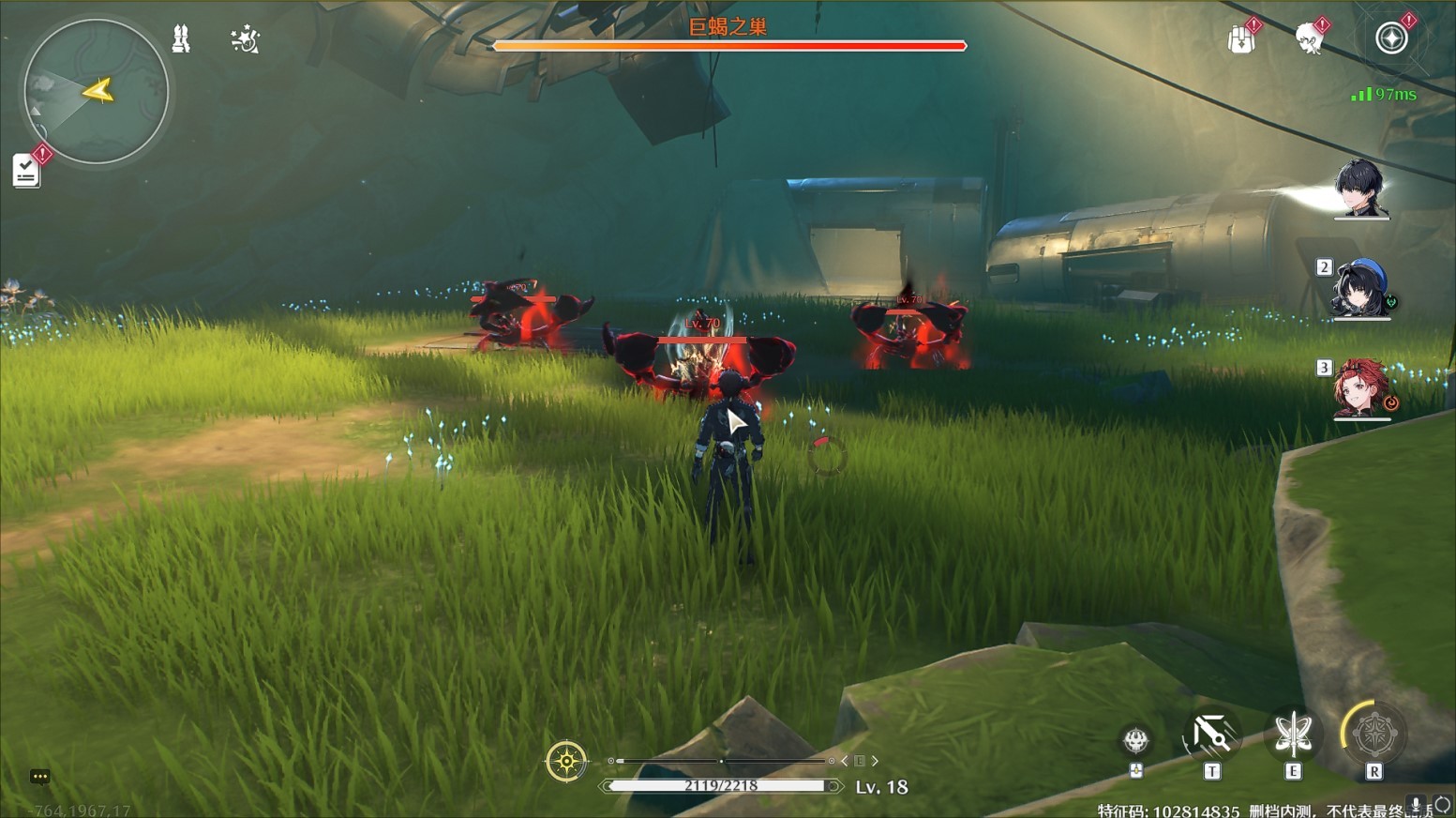The height and width of the screenshot is (818, 1456).
Task: Click the twin chess pieces icon
Action: [181, 38]
